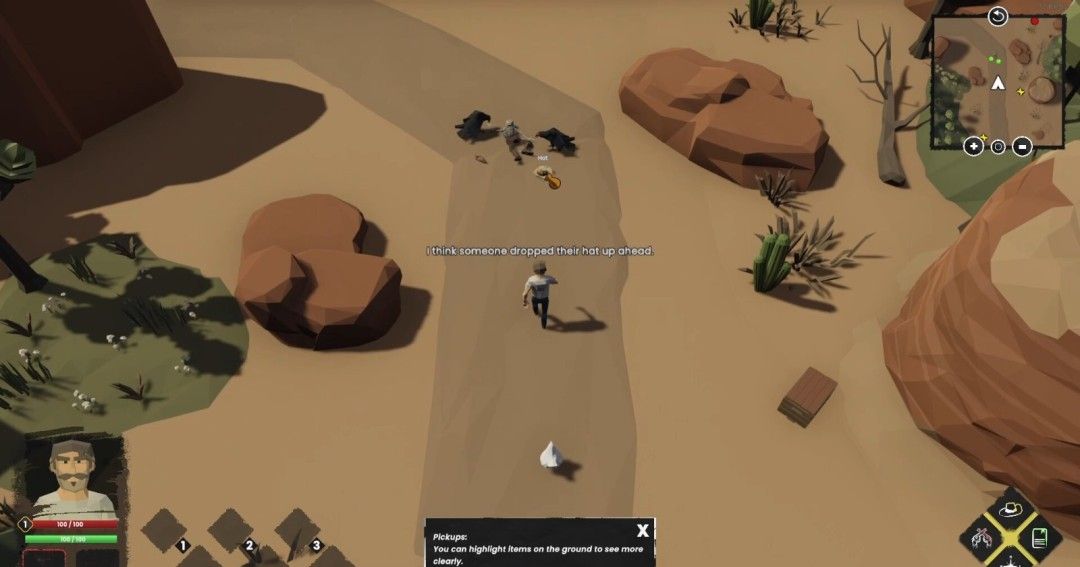Viewport: 1080px width, 567px height.
Task: Select hotbar slot number 3
Action: [297, 528]
